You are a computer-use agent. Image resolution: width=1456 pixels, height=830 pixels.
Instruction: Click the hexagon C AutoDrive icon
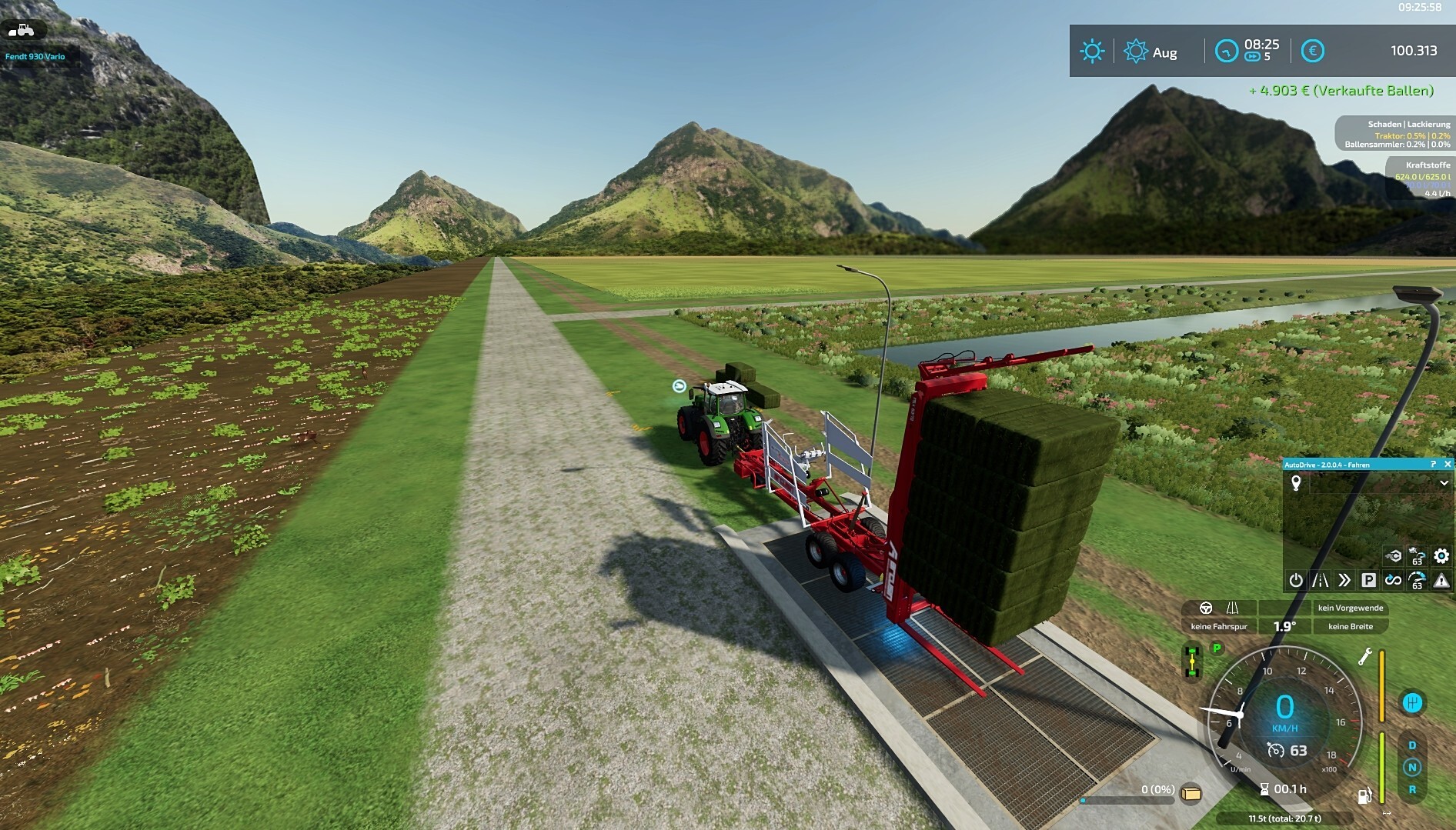point(1394,555)
